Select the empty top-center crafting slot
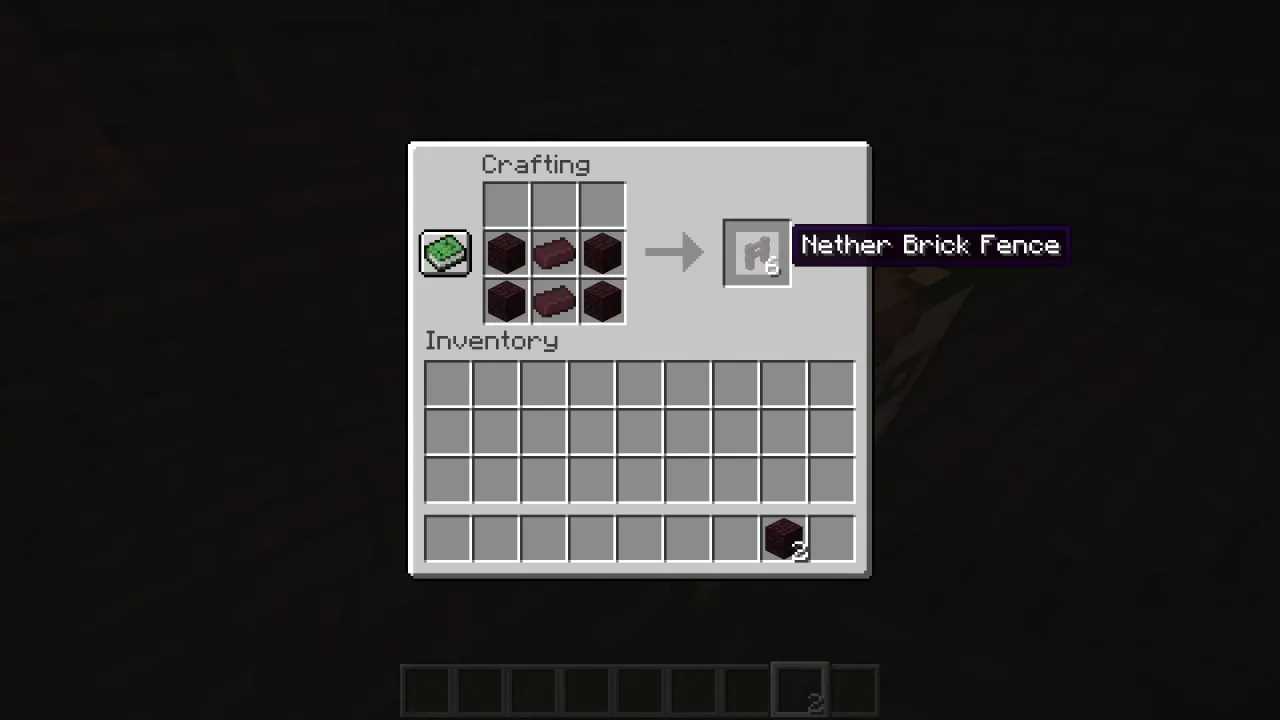The image size is (1280, 720). click(553, 204)
